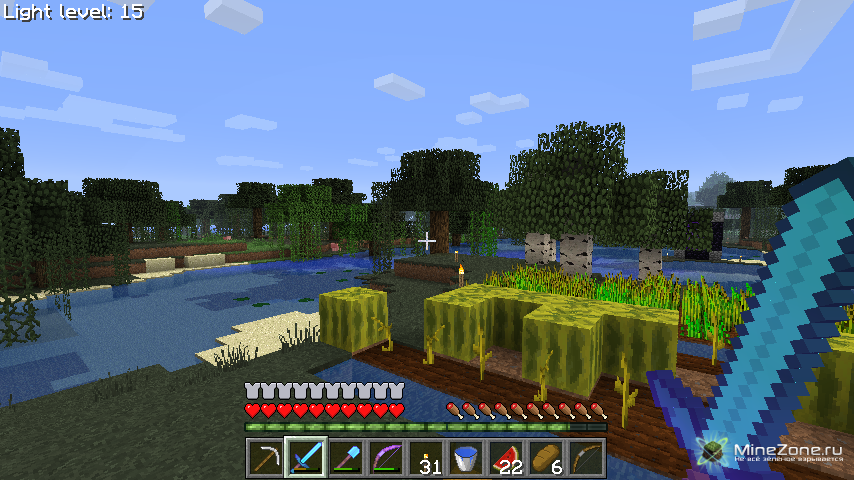Select the water bucket hotbar slot
Viewport: 854px width, 480px height.
click(466, 458)
